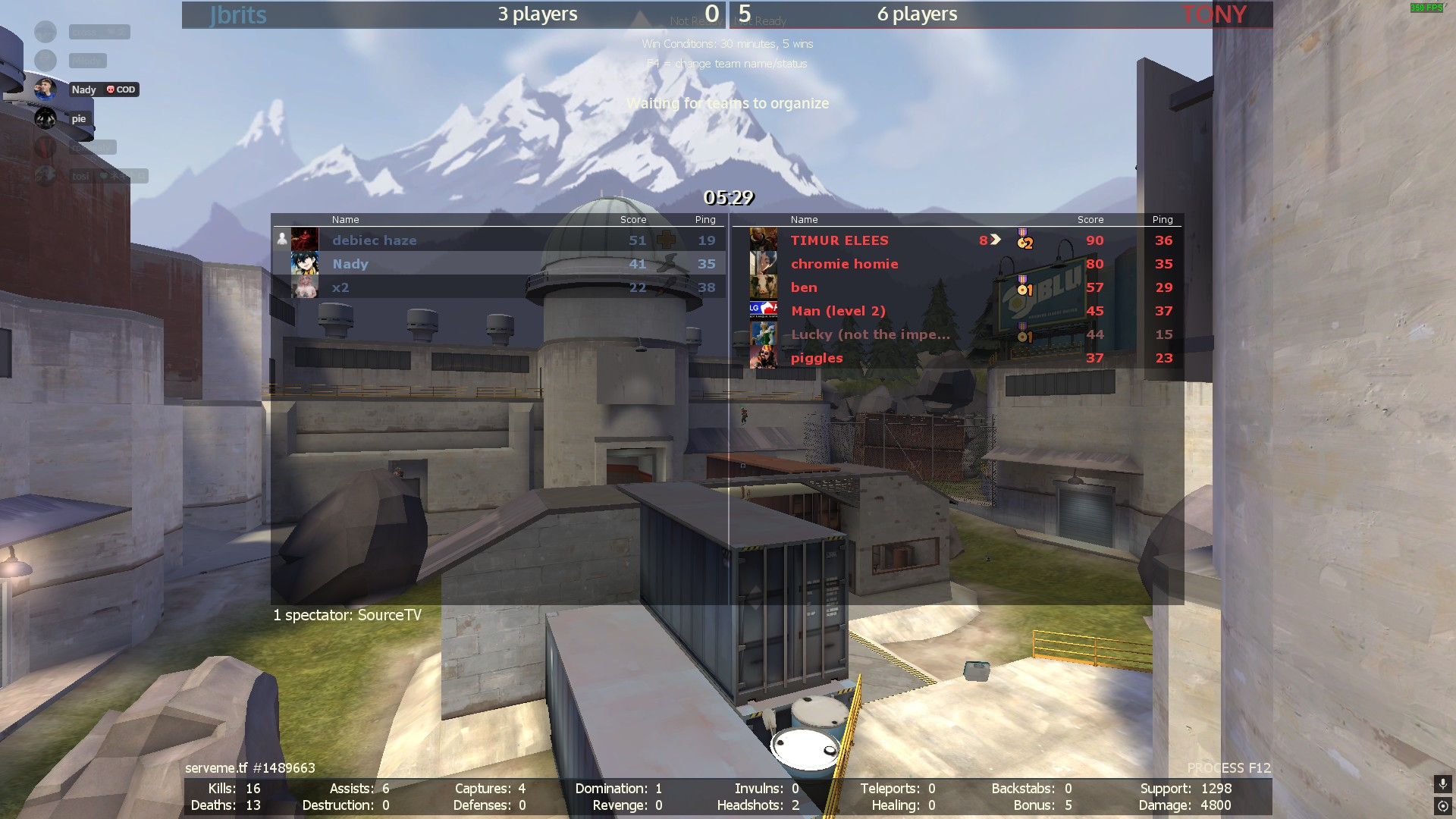Screen dimensions: 1456x819
Task: Select piggles on the scoreboard
Action: tap(817, 358)
